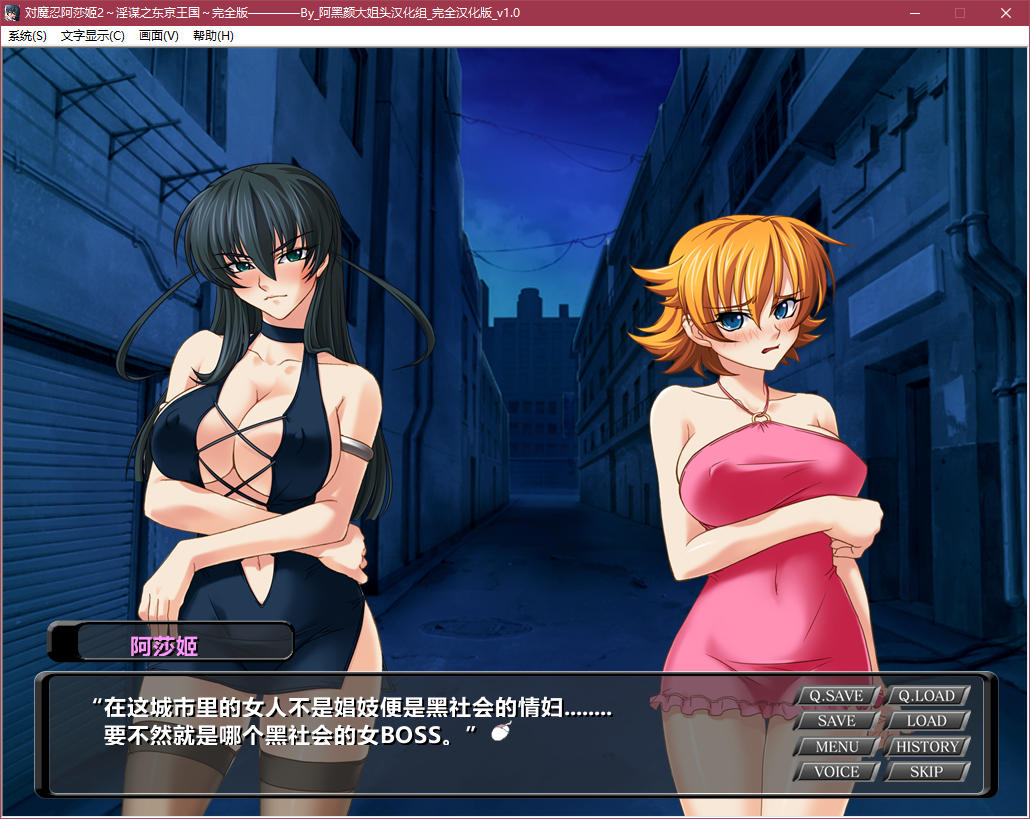Click the Q.SAVE quick save button
Viewport: 1030px width, 819px height.
coord(836,696)
